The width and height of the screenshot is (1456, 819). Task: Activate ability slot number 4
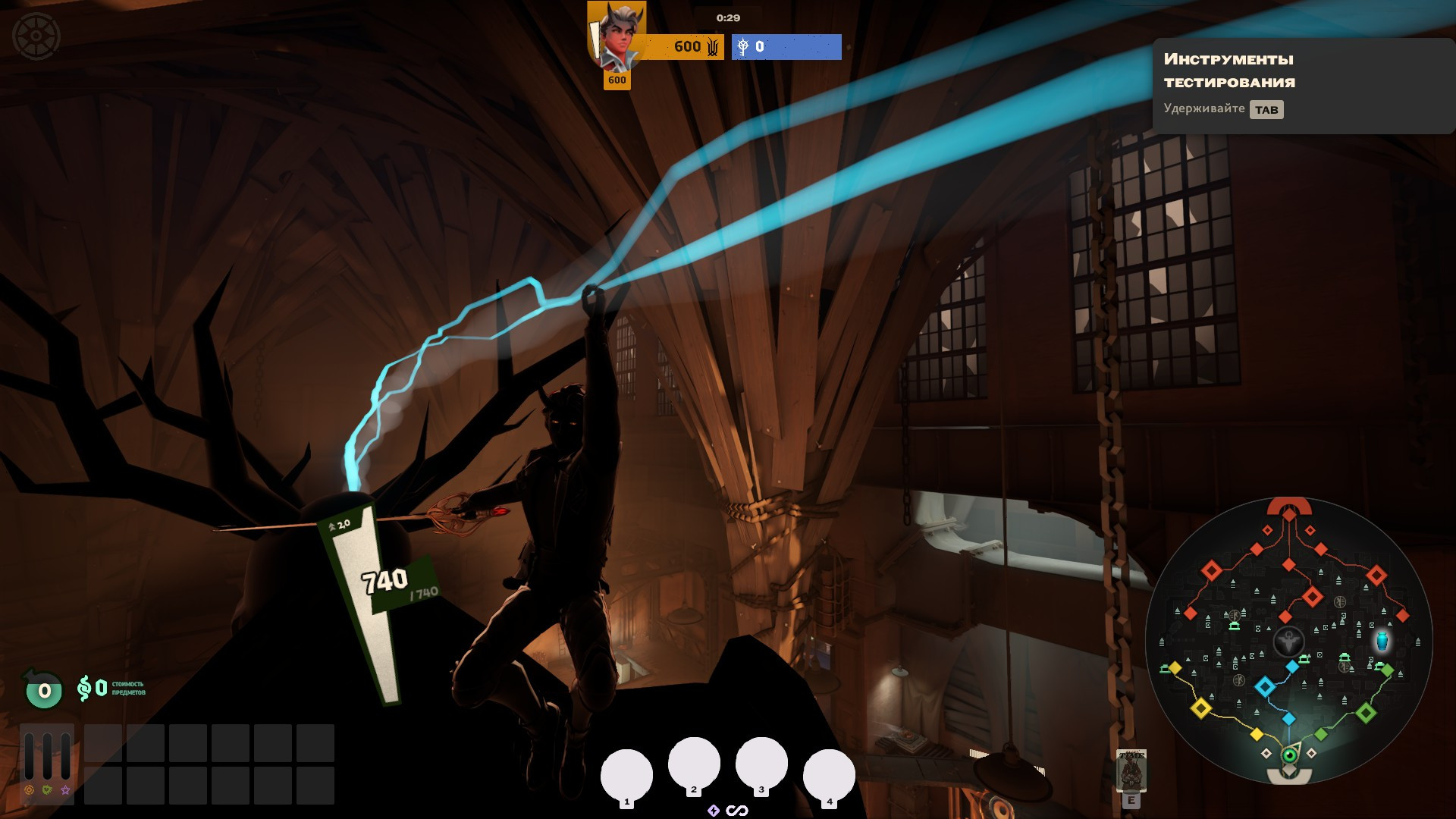click(x=829, y=775)
